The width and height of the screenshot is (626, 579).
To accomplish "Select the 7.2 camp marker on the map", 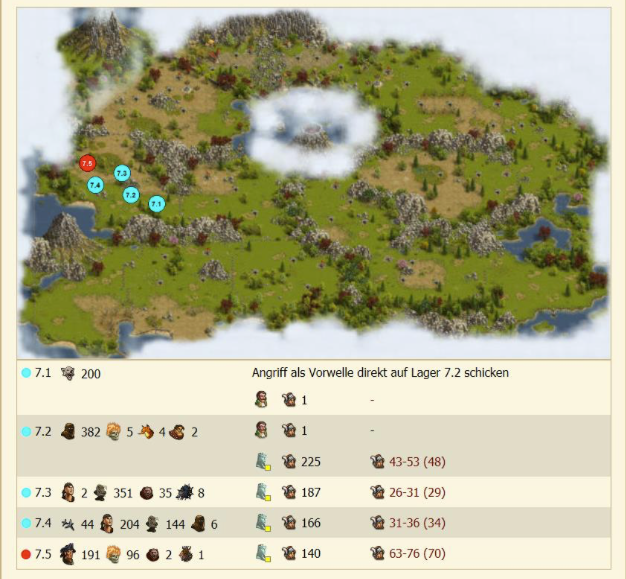I will tap(131, 195).
